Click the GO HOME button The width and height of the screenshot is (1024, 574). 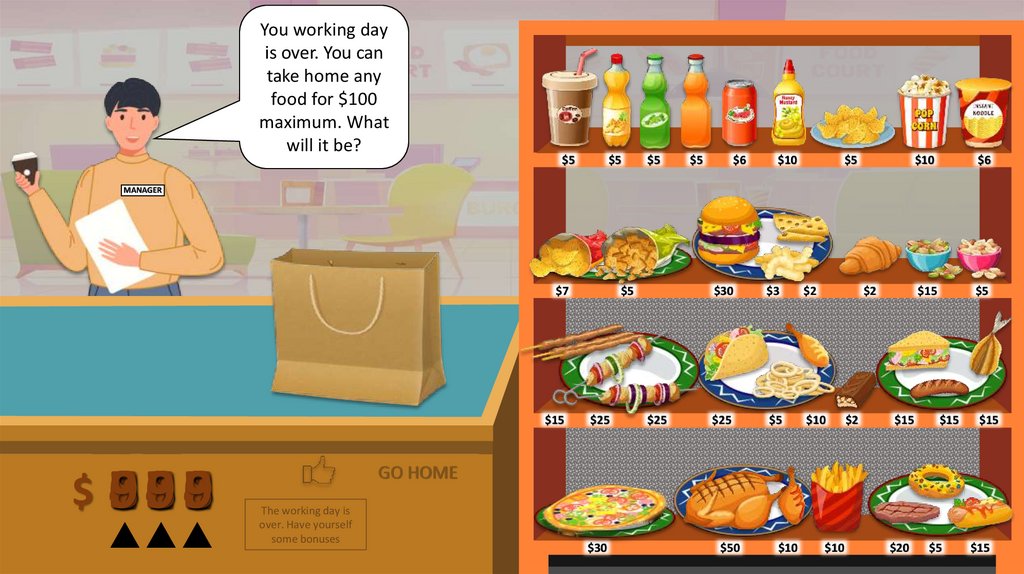coord(418,473)
